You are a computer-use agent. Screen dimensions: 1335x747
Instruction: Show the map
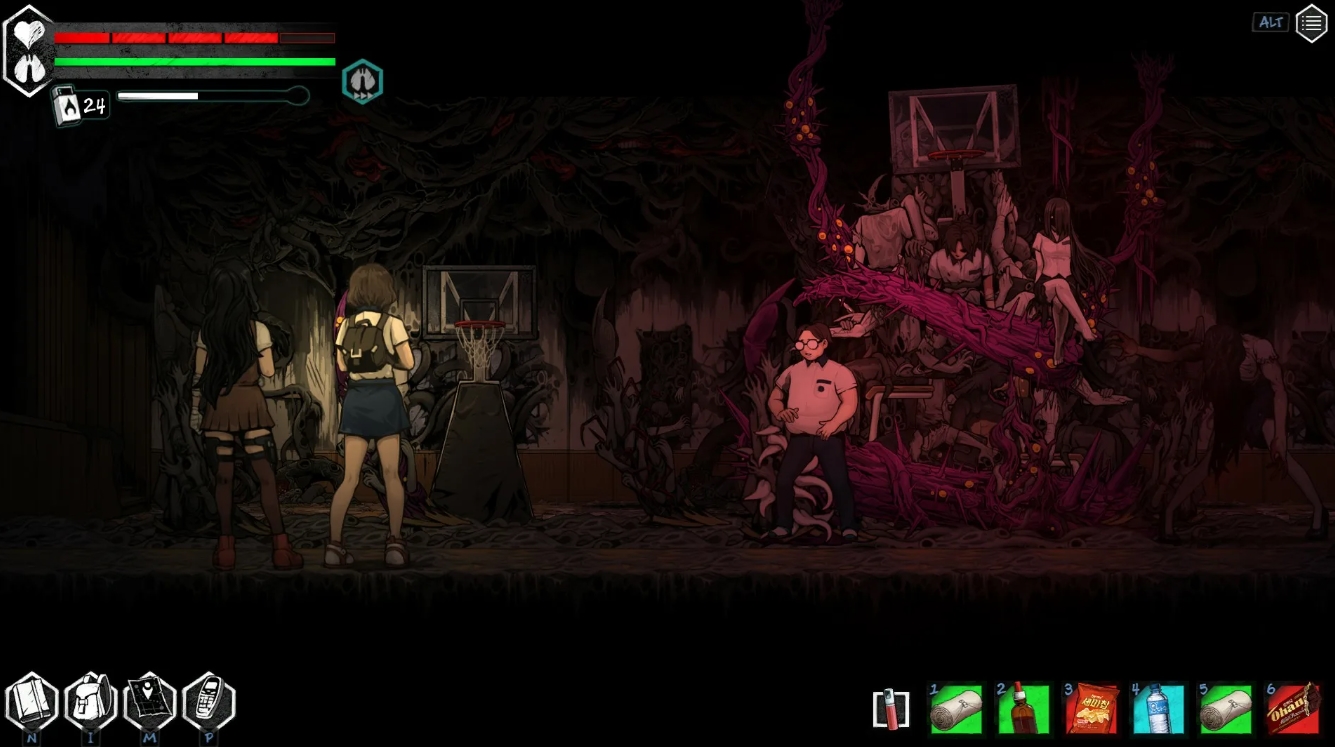click(150, 702)
